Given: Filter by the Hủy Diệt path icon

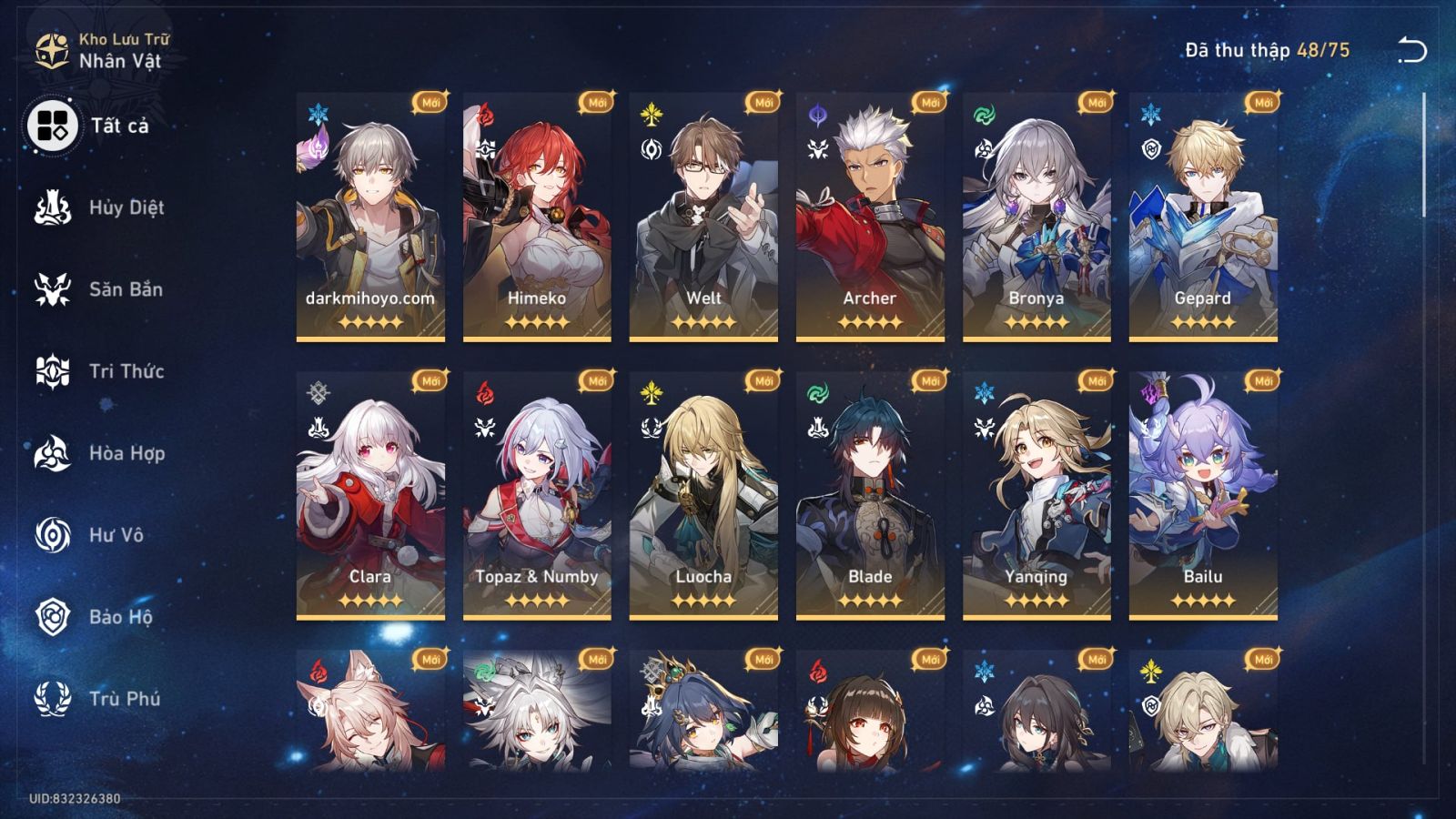Looking at the screenshot, I should [x=53, y=207].
